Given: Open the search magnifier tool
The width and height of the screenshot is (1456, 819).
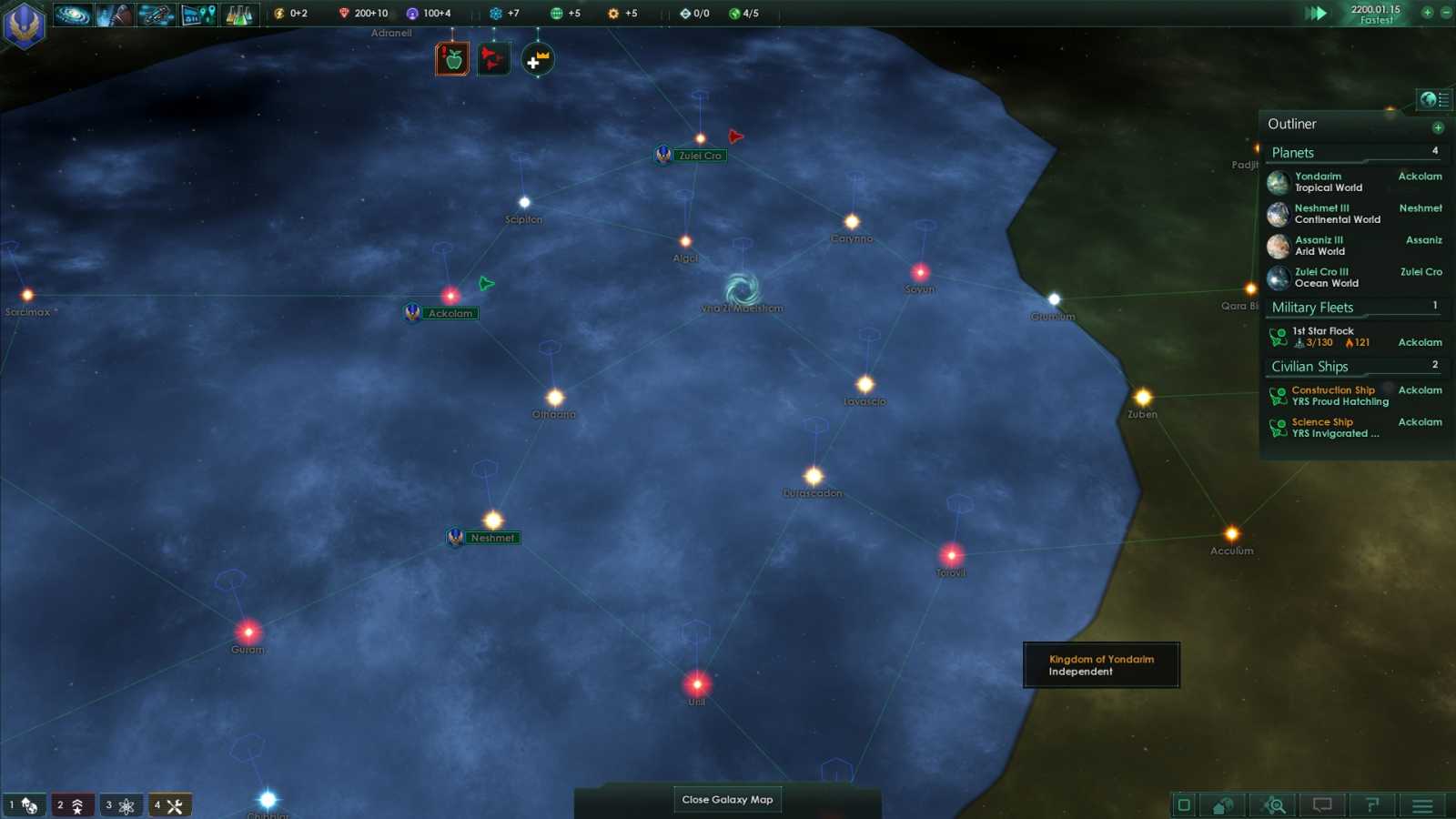Looking at the screenshot, I should click(x=1274, y=804).
